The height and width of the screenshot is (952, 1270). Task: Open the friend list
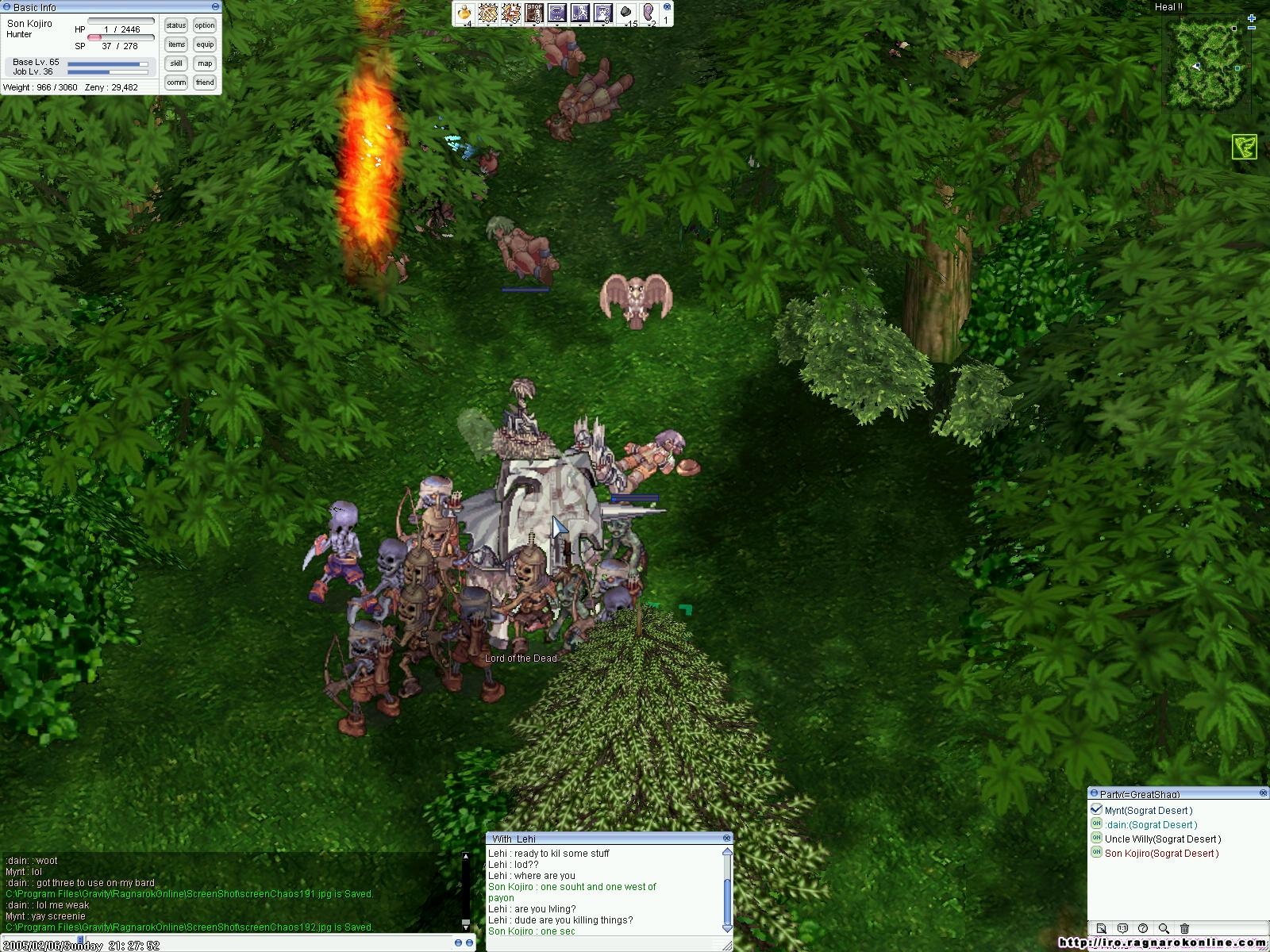pos(205,83)
